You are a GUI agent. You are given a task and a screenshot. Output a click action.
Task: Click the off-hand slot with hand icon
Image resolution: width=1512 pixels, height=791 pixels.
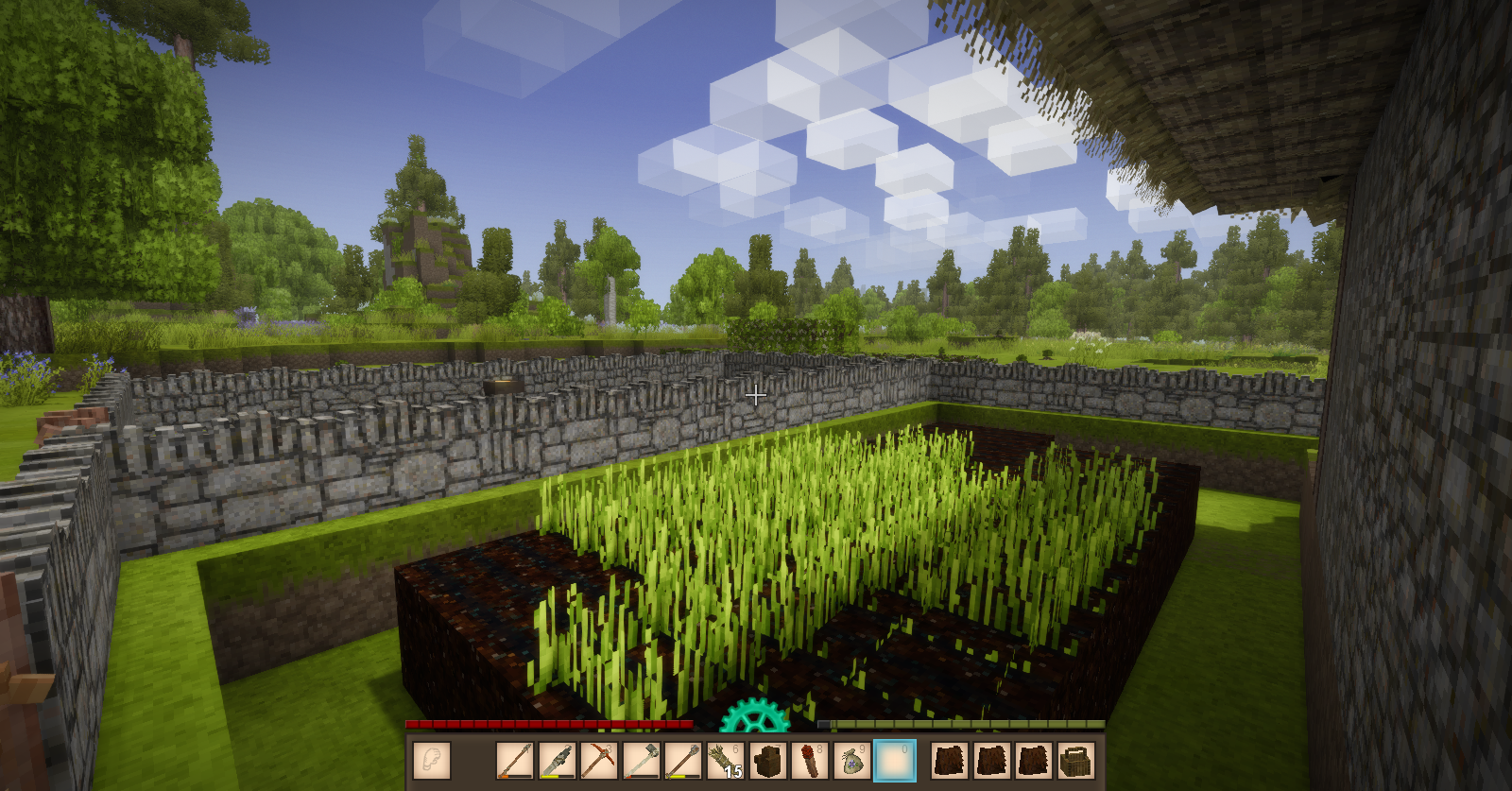432,761
